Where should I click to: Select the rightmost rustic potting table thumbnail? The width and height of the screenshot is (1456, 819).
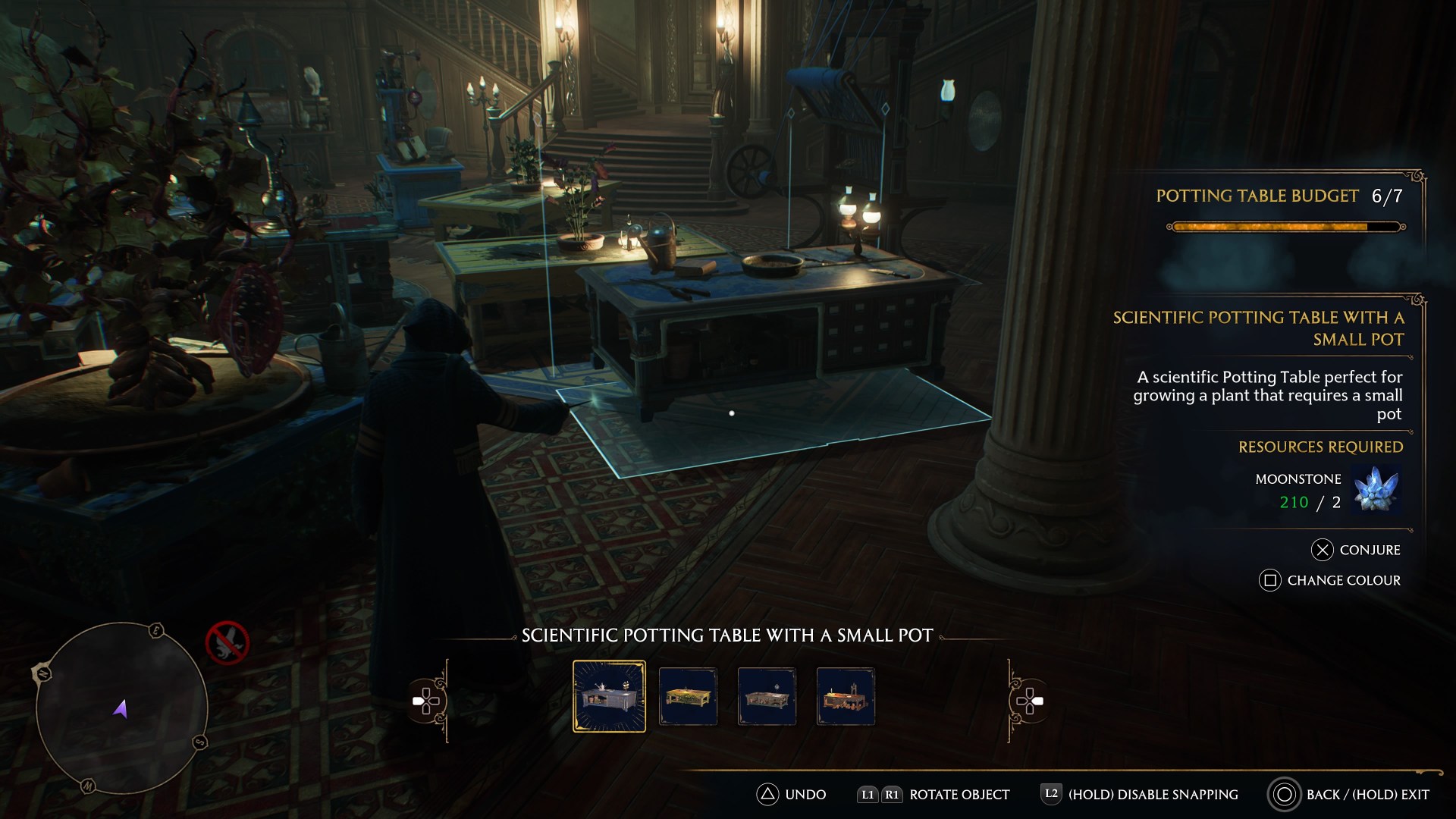[x=846, y=696]
